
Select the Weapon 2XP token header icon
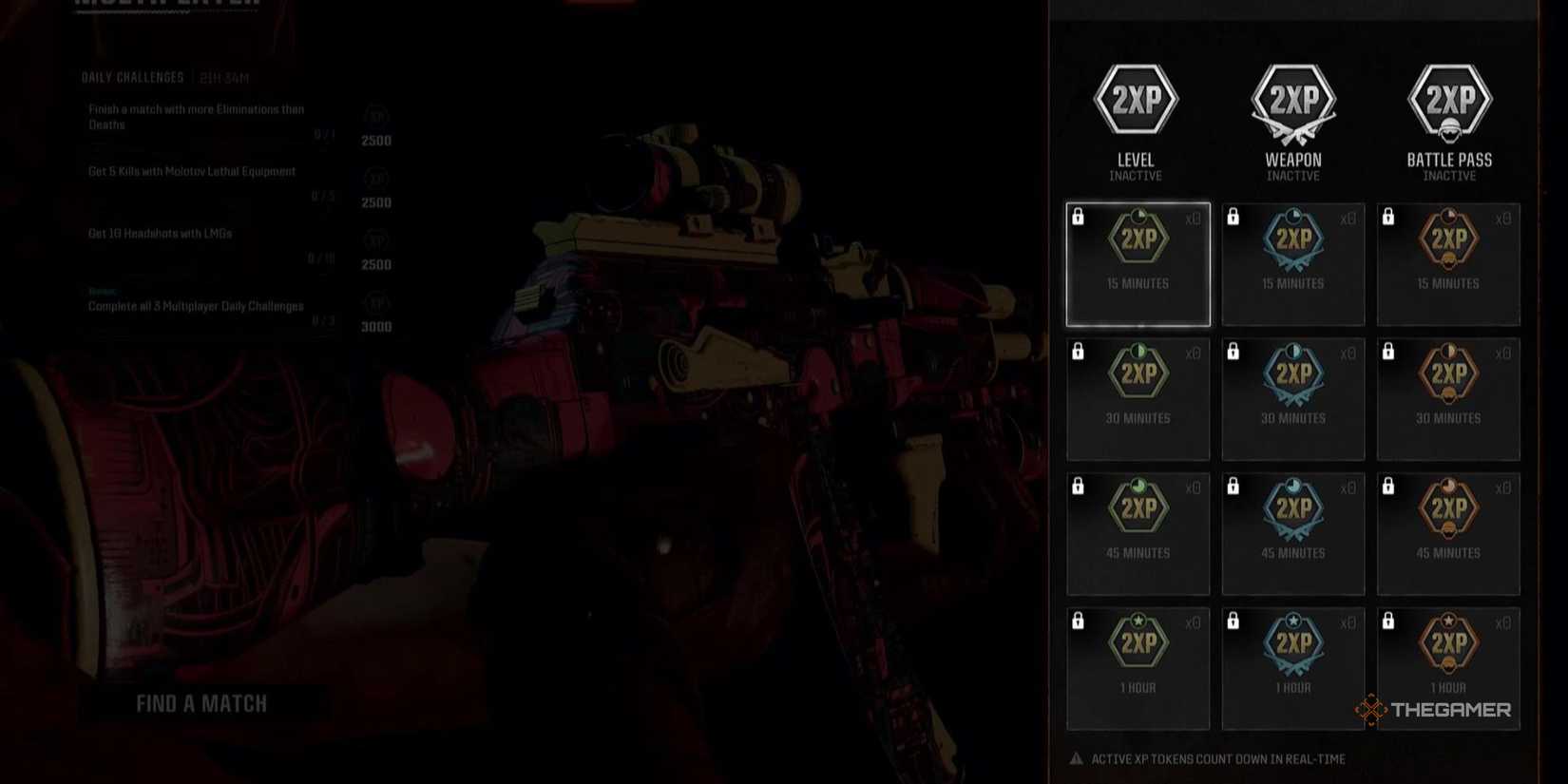click(x=1292, y=100)
